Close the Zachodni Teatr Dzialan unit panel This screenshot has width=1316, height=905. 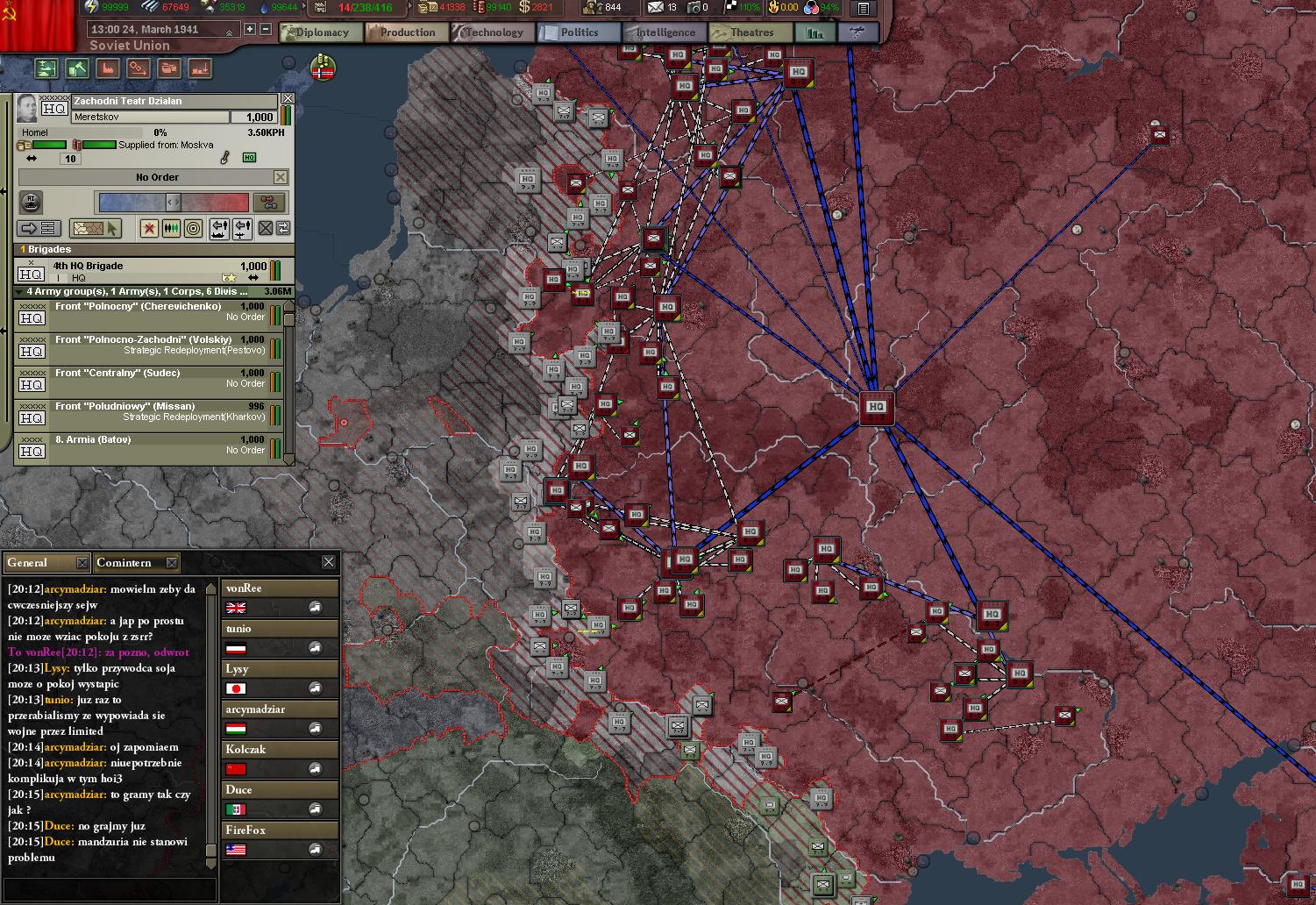[288, 99]
